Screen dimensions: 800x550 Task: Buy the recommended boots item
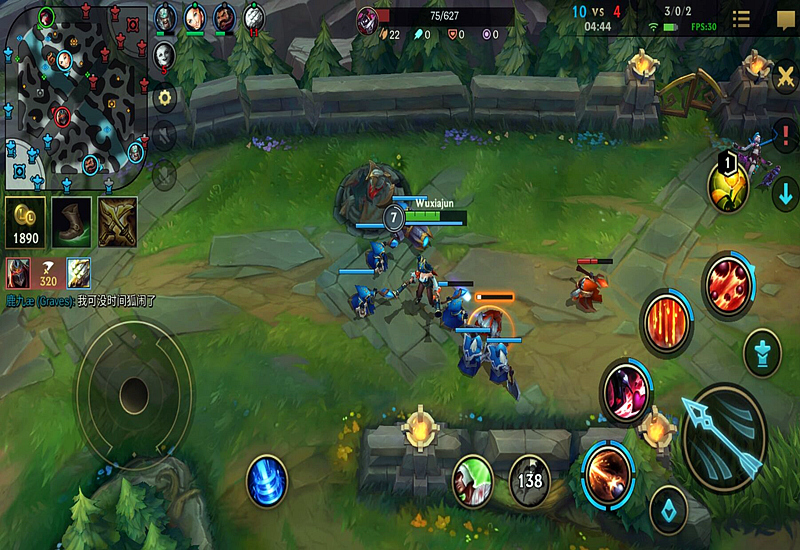72,221
